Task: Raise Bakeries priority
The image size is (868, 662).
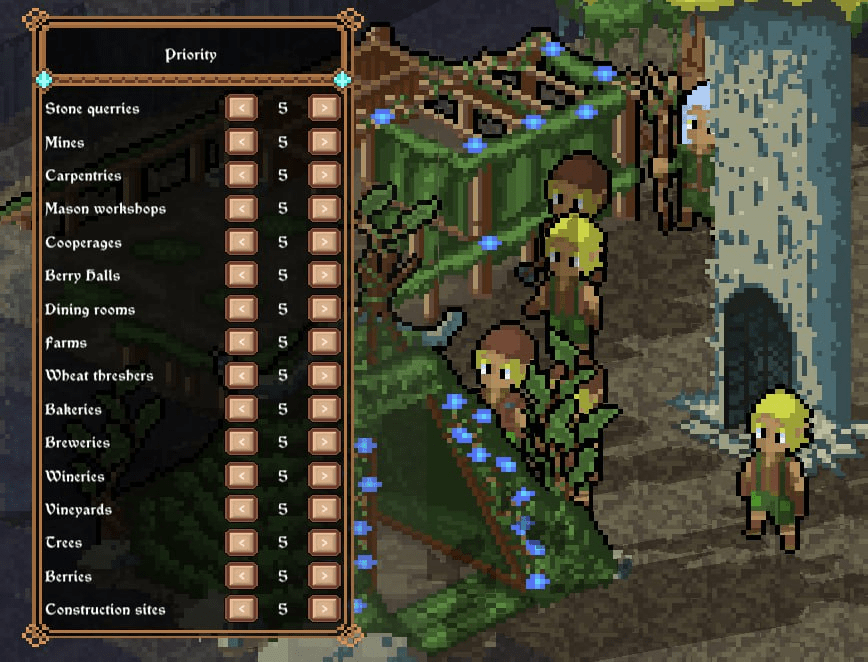Action: click(x=323, y=409)
